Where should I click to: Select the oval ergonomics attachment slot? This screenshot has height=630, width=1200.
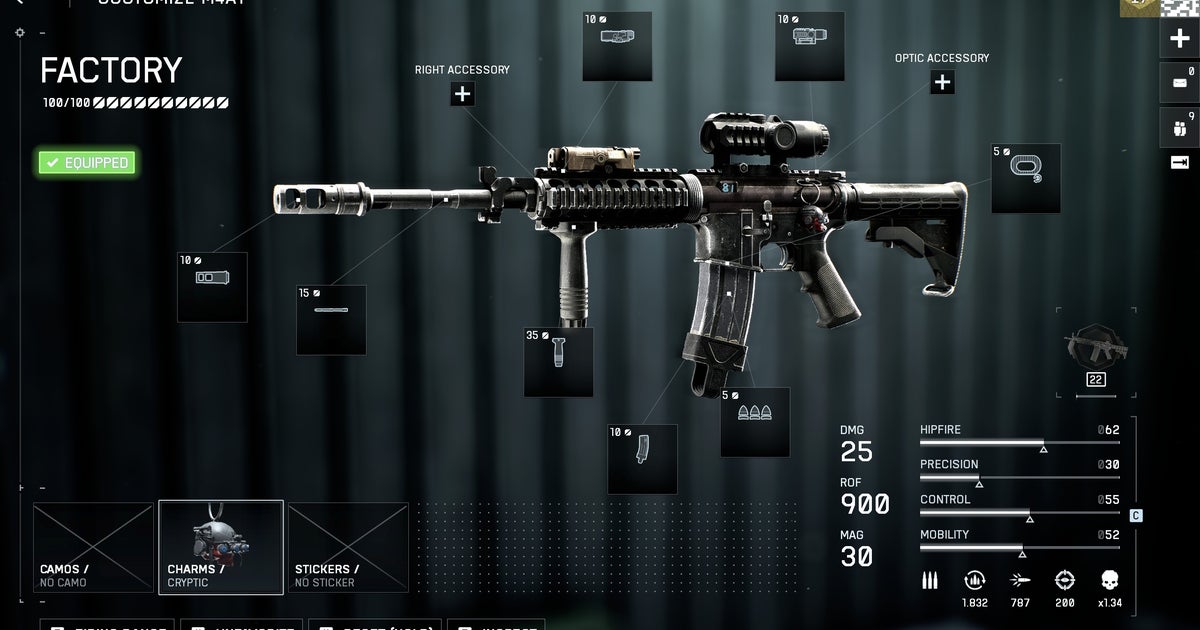(1026, 179)
